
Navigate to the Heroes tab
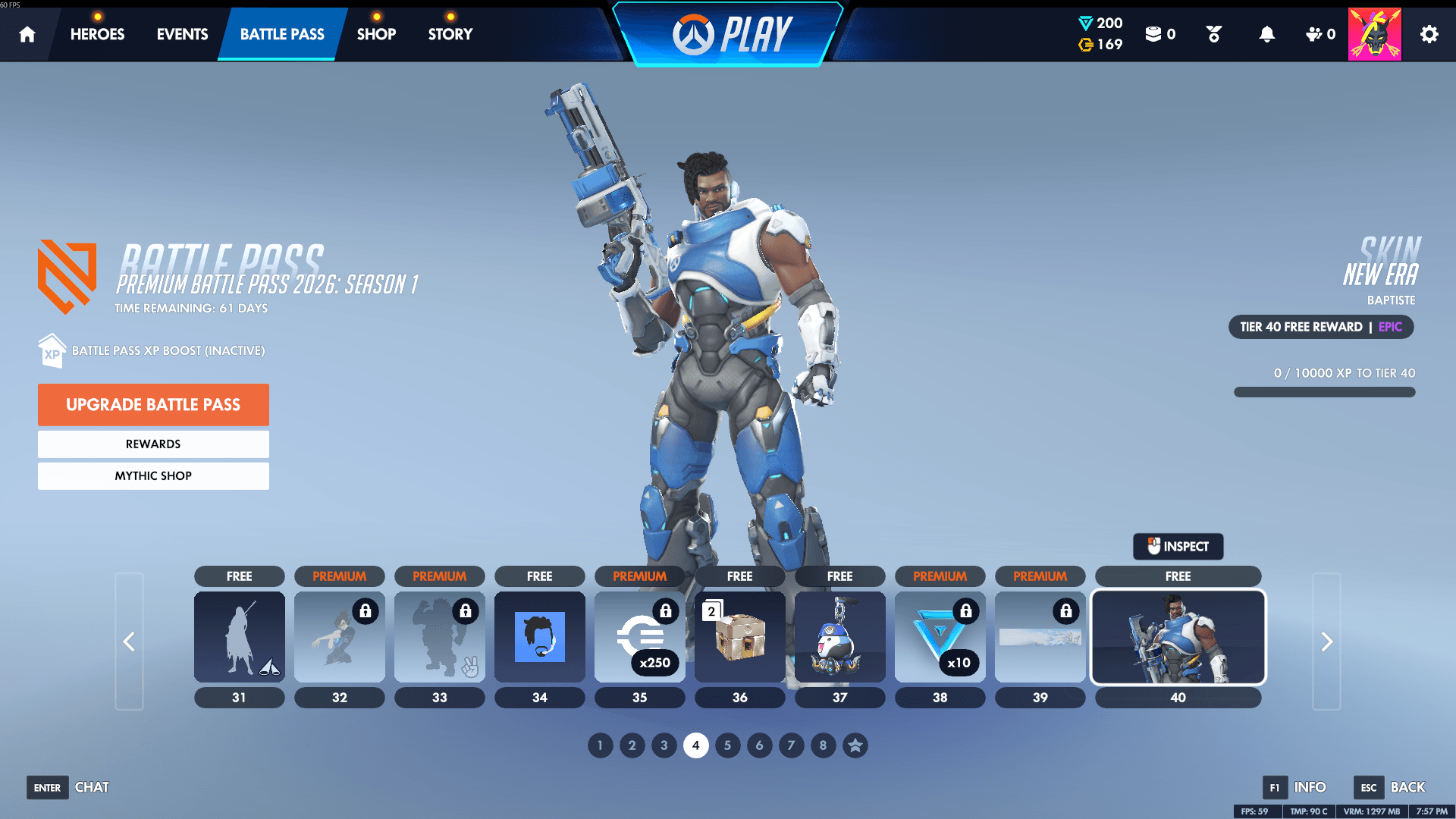point(97,34)
